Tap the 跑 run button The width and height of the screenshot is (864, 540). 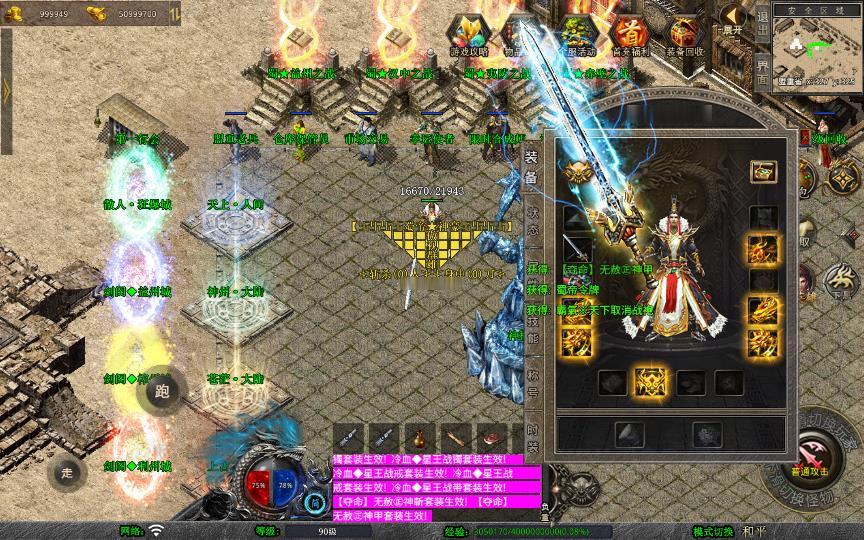click(x=164, y=391)
